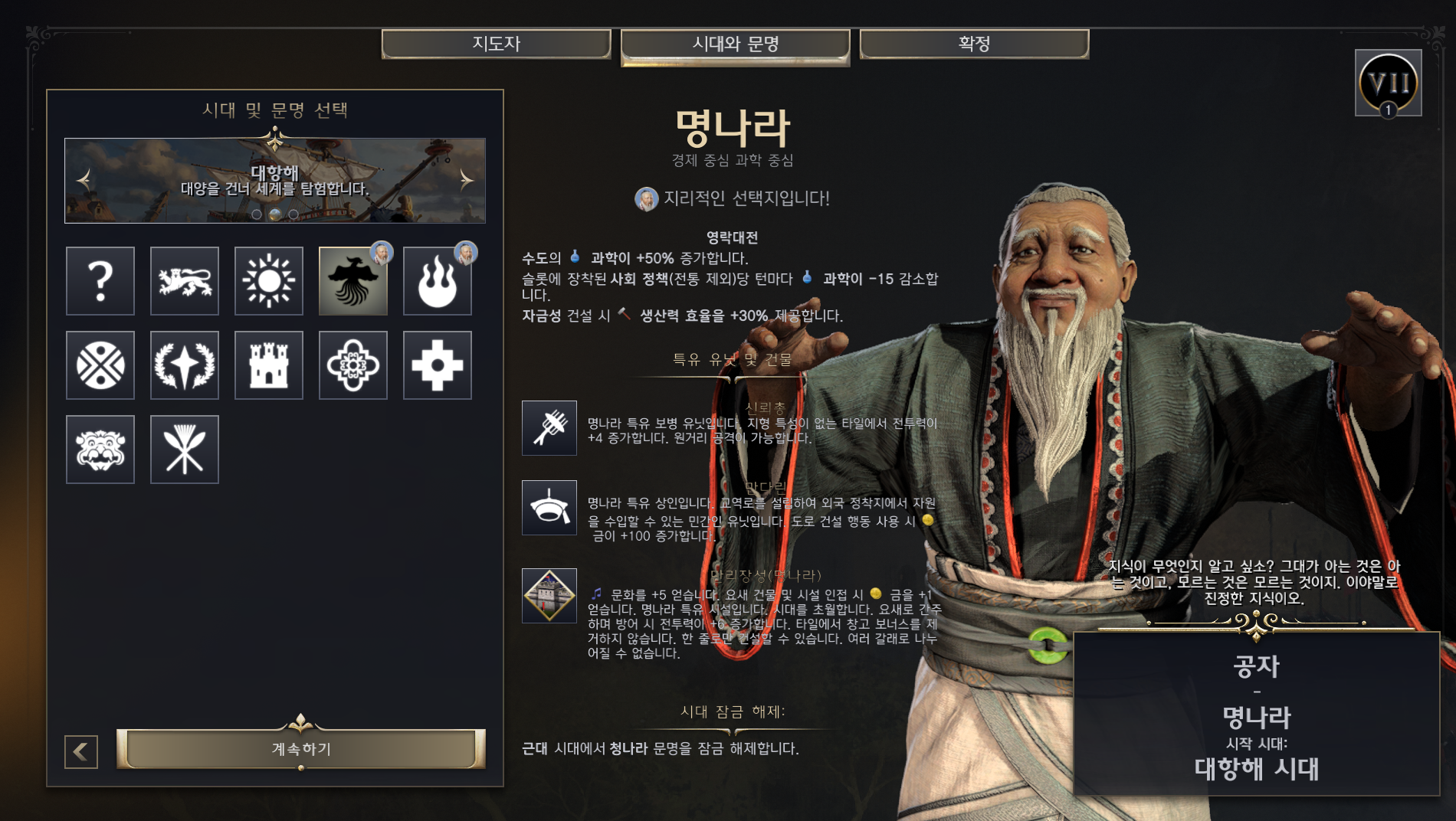
Task: Open the 시대와 문명 tab
Action: pos(735,44)
